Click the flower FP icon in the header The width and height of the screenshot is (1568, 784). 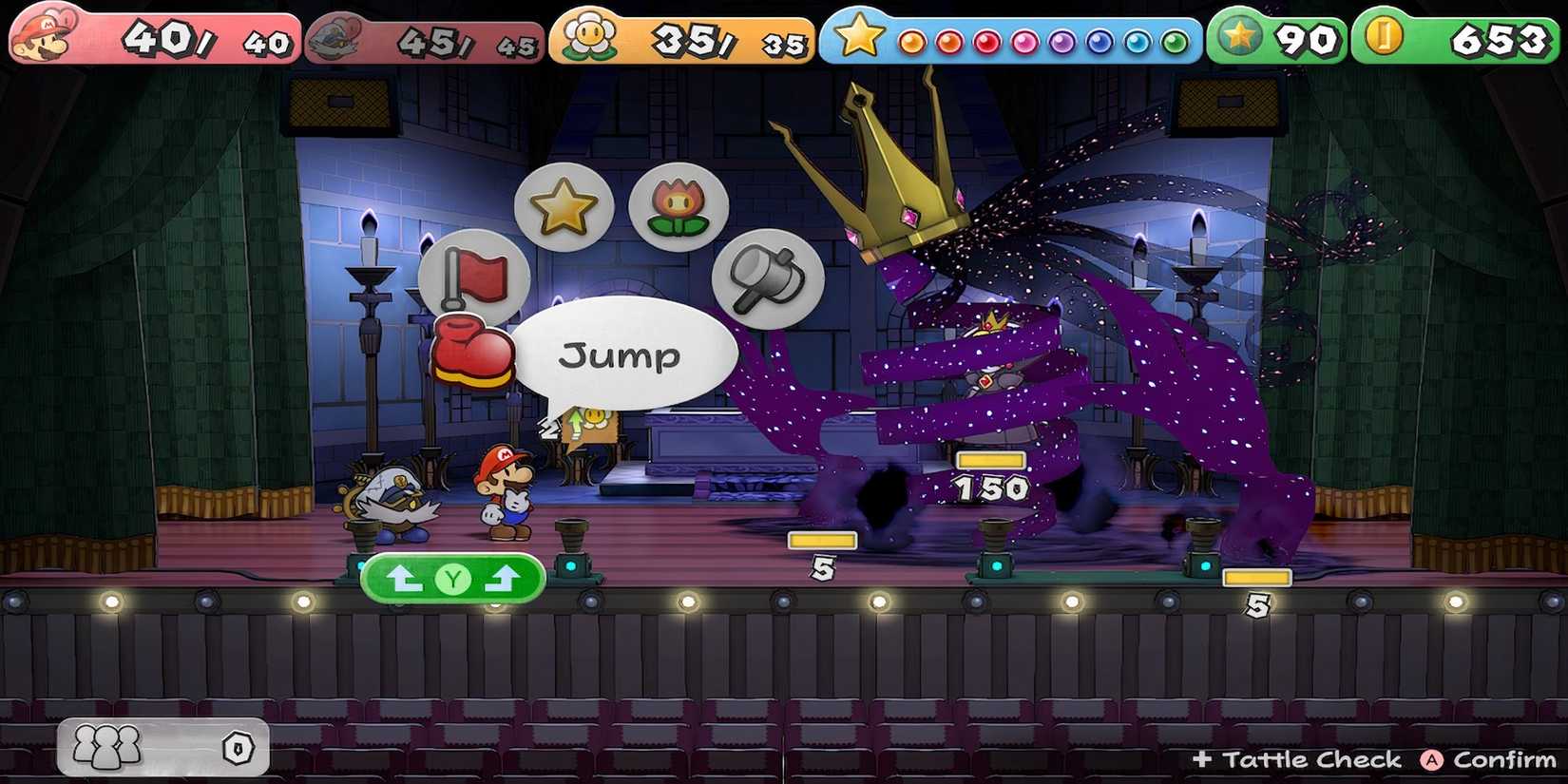(x=589, y=34)
